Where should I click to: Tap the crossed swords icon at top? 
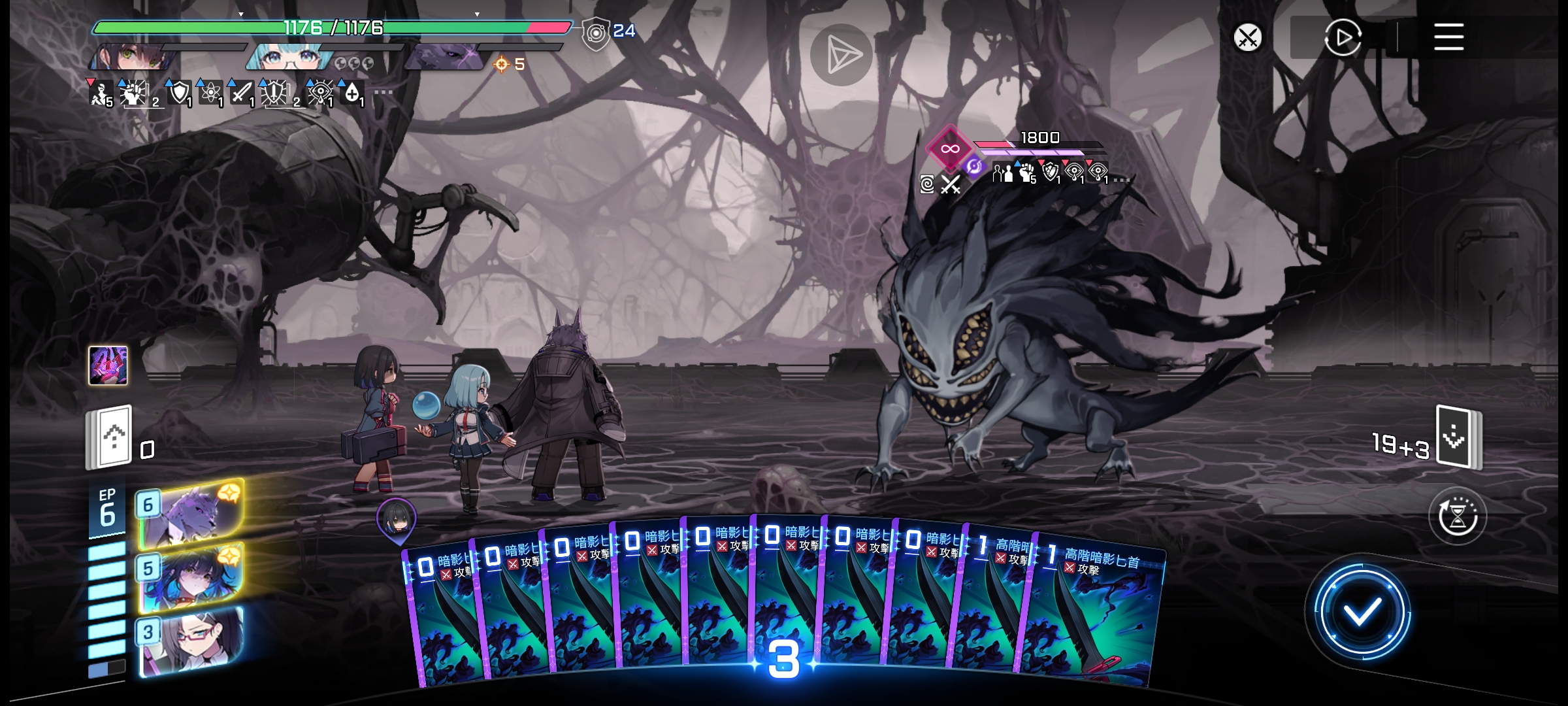point(1247,37)
